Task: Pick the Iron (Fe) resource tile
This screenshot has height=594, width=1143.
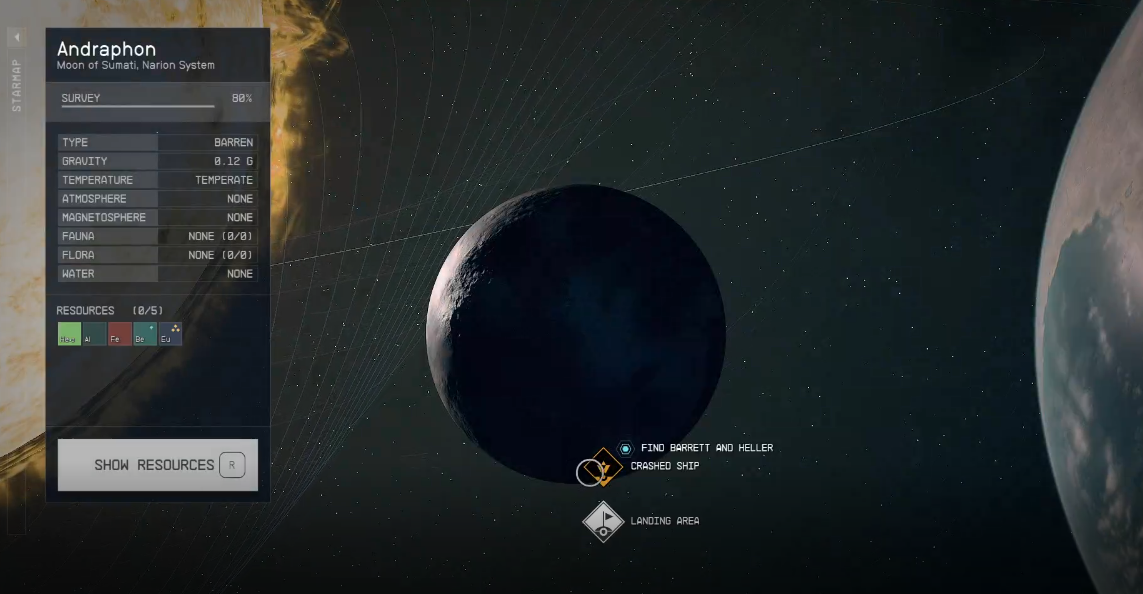Action: 119,334
